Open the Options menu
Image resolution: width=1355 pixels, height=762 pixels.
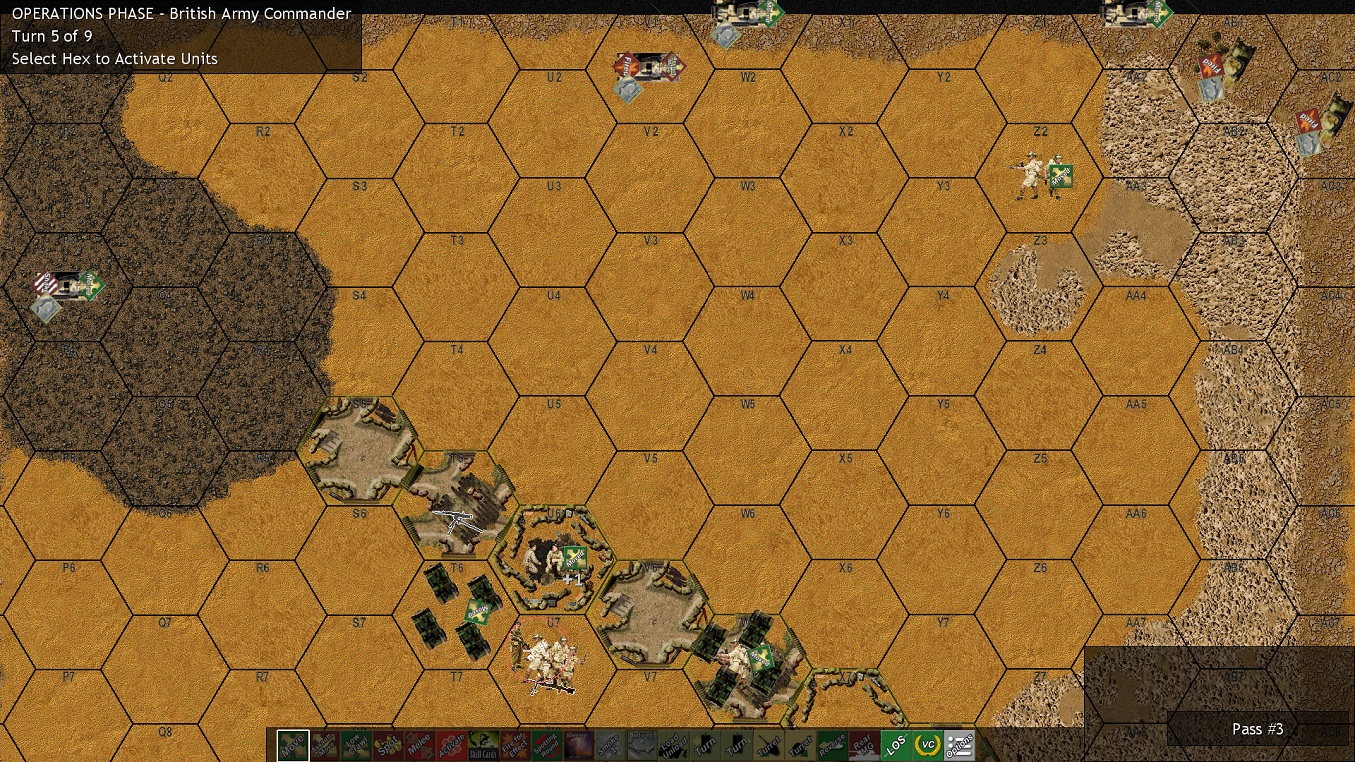(x=957, y=744)
